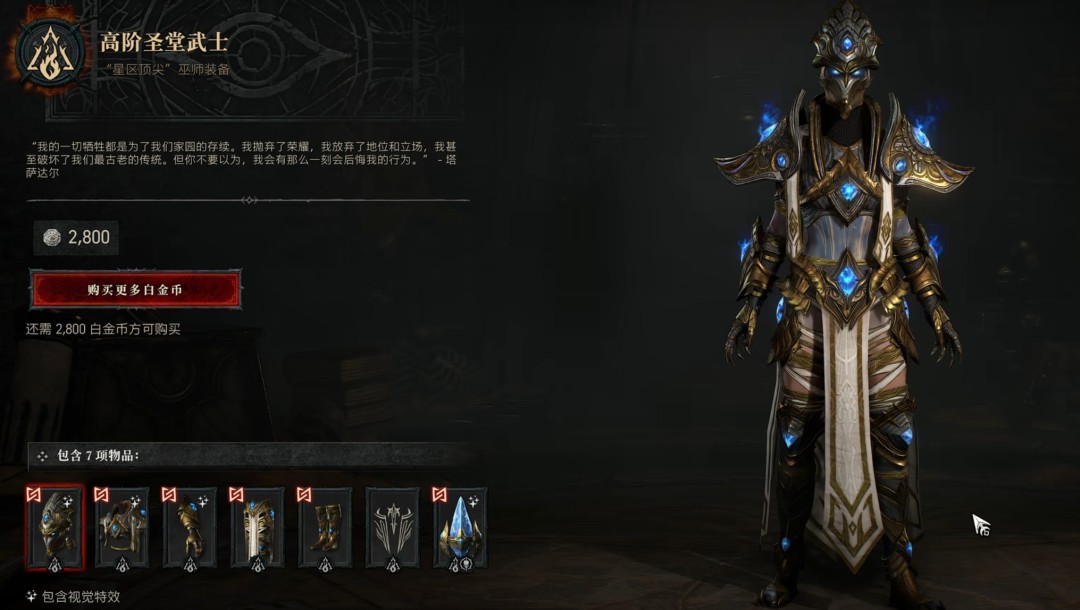
Task: Select the chest armor item slot
Action: pyautogui.click(x=122, y=527)
